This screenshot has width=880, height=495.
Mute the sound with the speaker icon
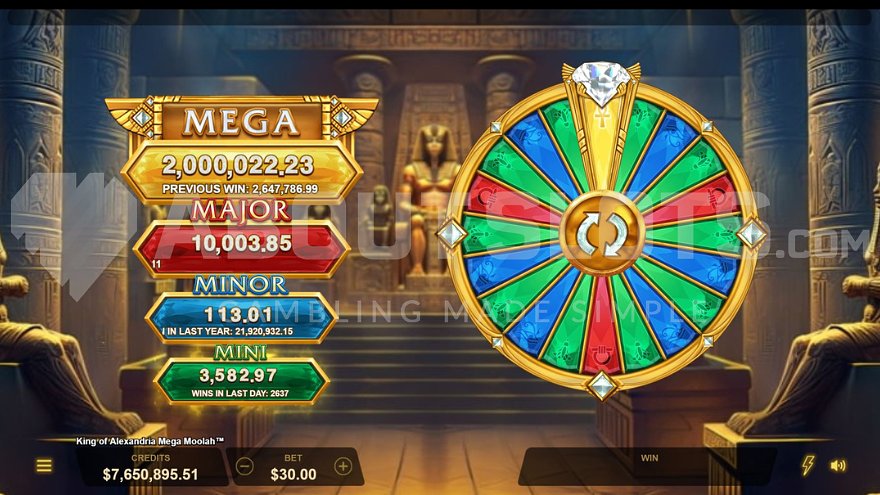coord(838,465)
